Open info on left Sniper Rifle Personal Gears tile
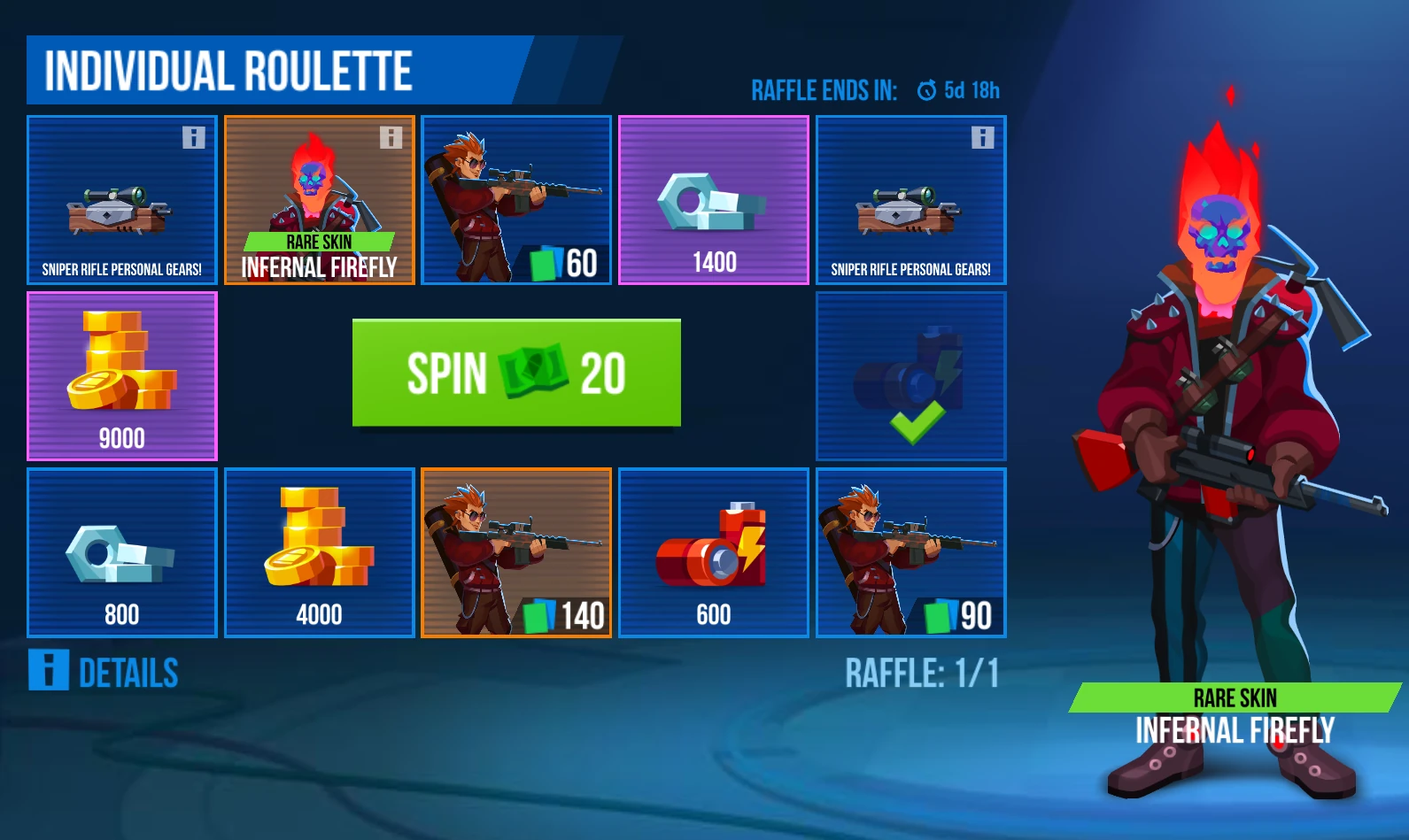 192,136
